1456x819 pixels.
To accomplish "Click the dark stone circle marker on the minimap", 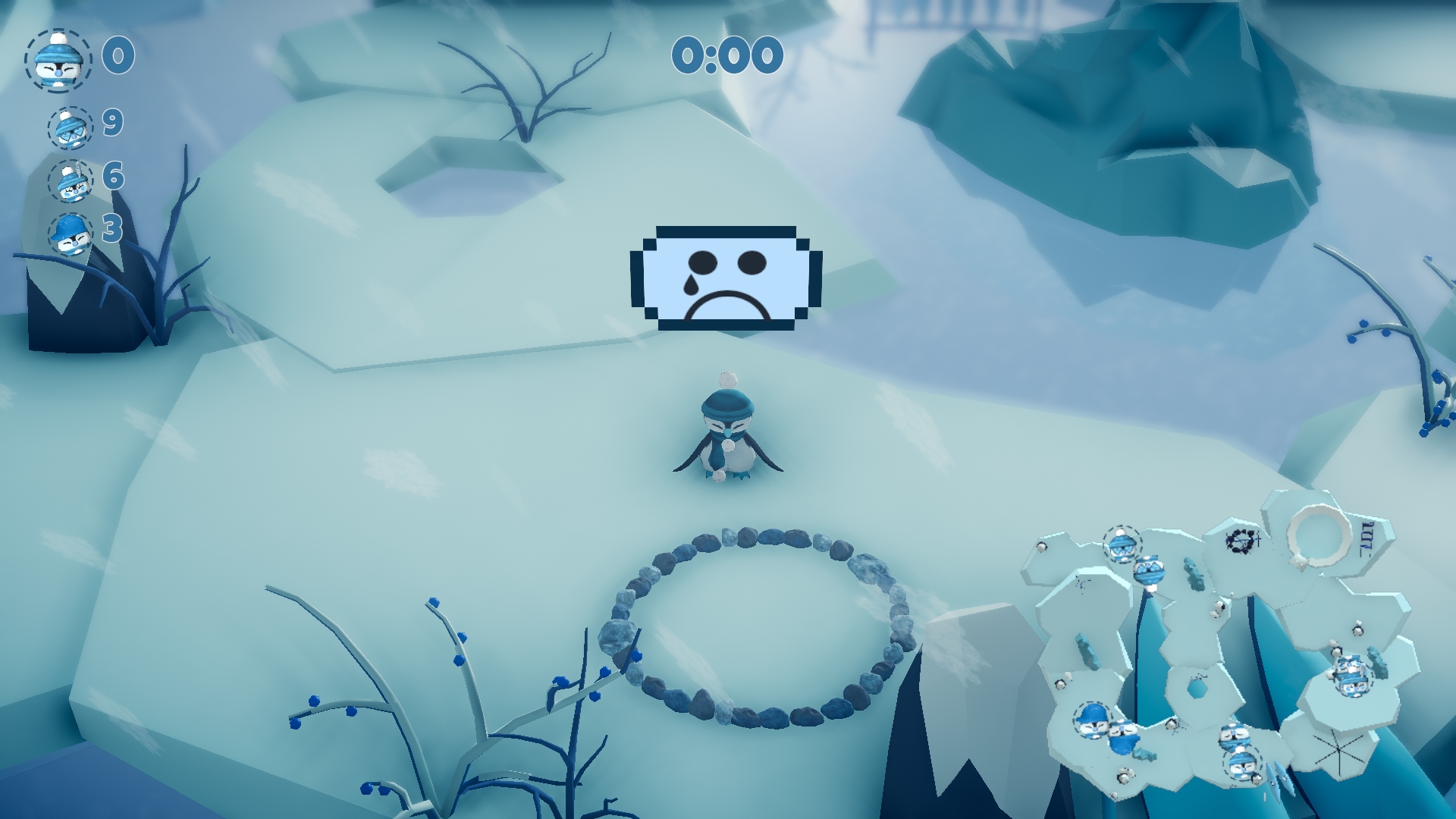I will (1242, 541).
